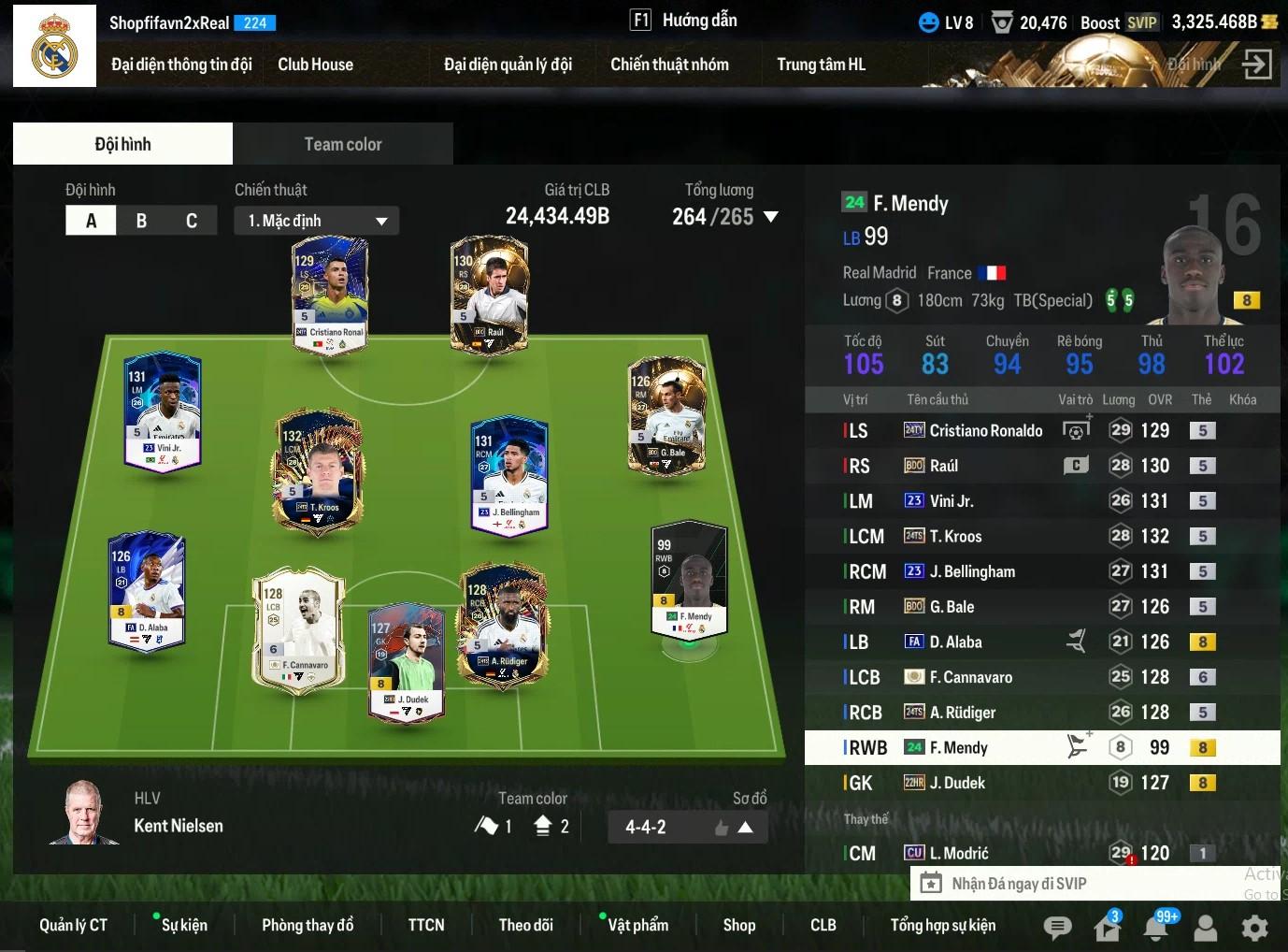Open Chiến thuật nhóm menu
This screenshot has width=1288, height=952.
click(669, 65)
